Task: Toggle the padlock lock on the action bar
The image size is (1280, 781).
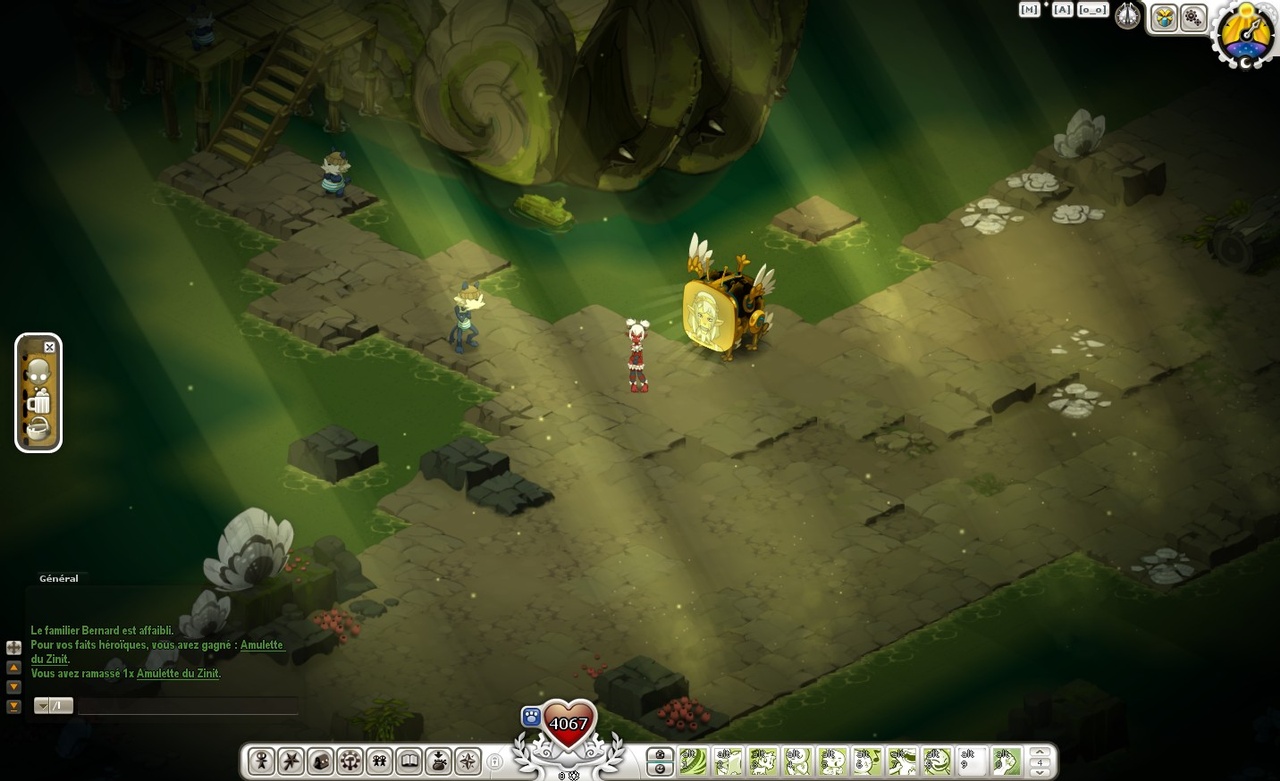Action: click(495, 760)
